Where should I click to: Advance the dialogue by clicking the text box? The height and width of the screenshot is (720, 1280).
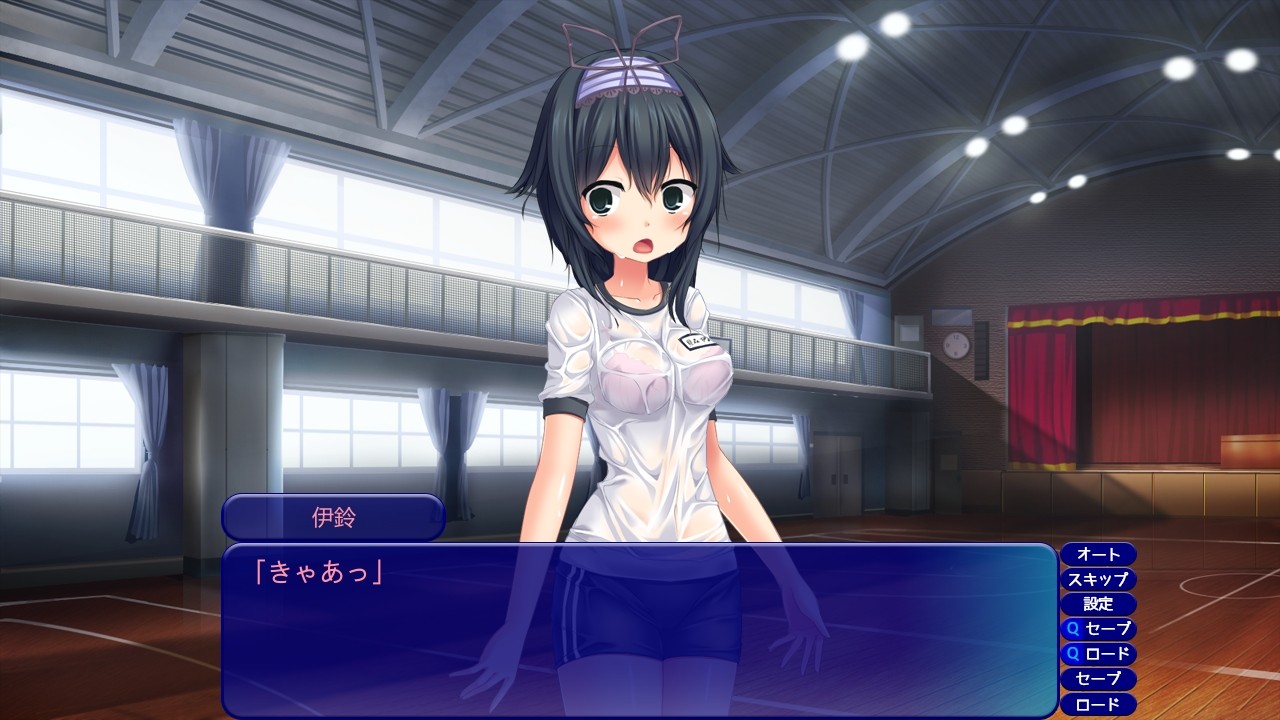[x=638, y=630]
